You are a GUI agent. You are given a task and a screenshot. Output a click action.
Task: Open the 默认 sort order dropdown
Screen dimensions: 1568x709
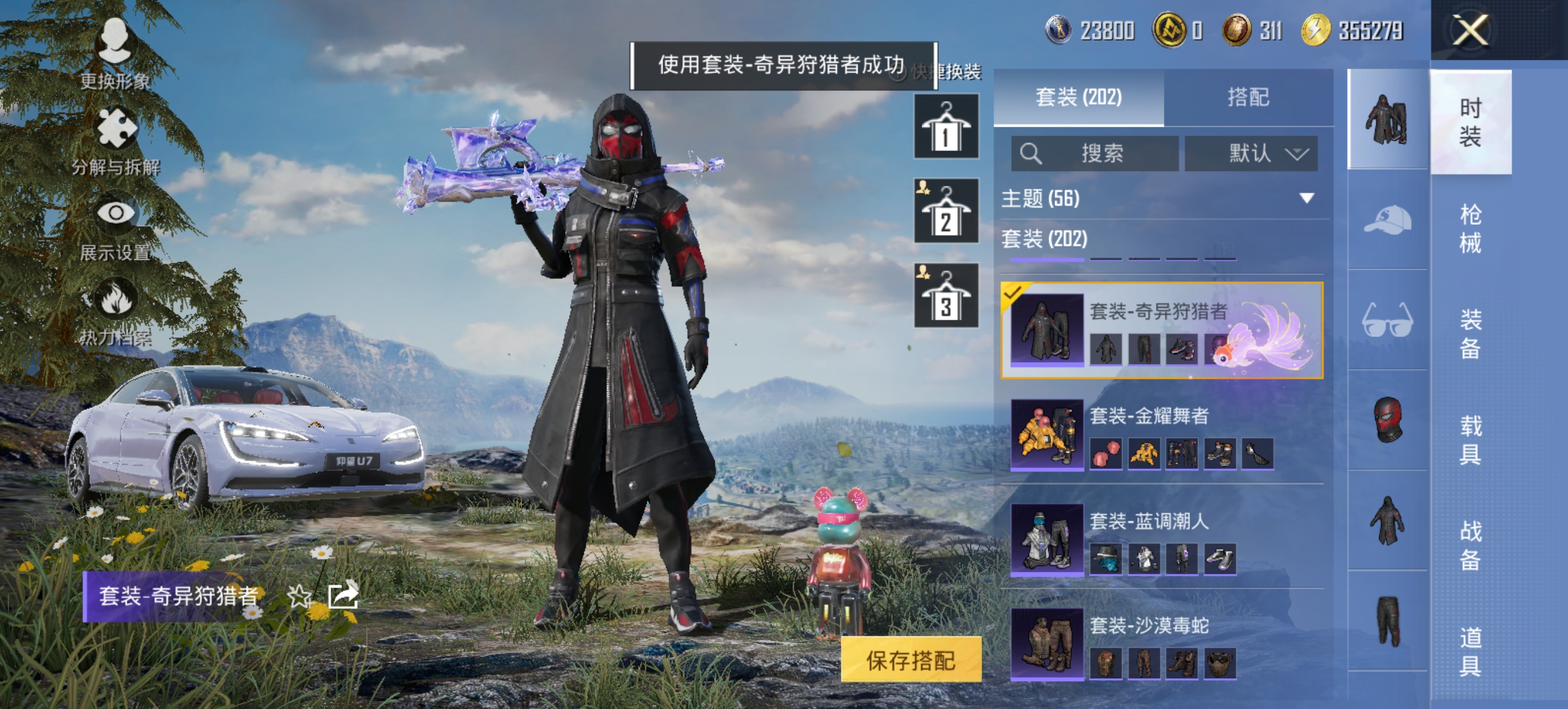pyautogui.click(x=1254, y=154)
